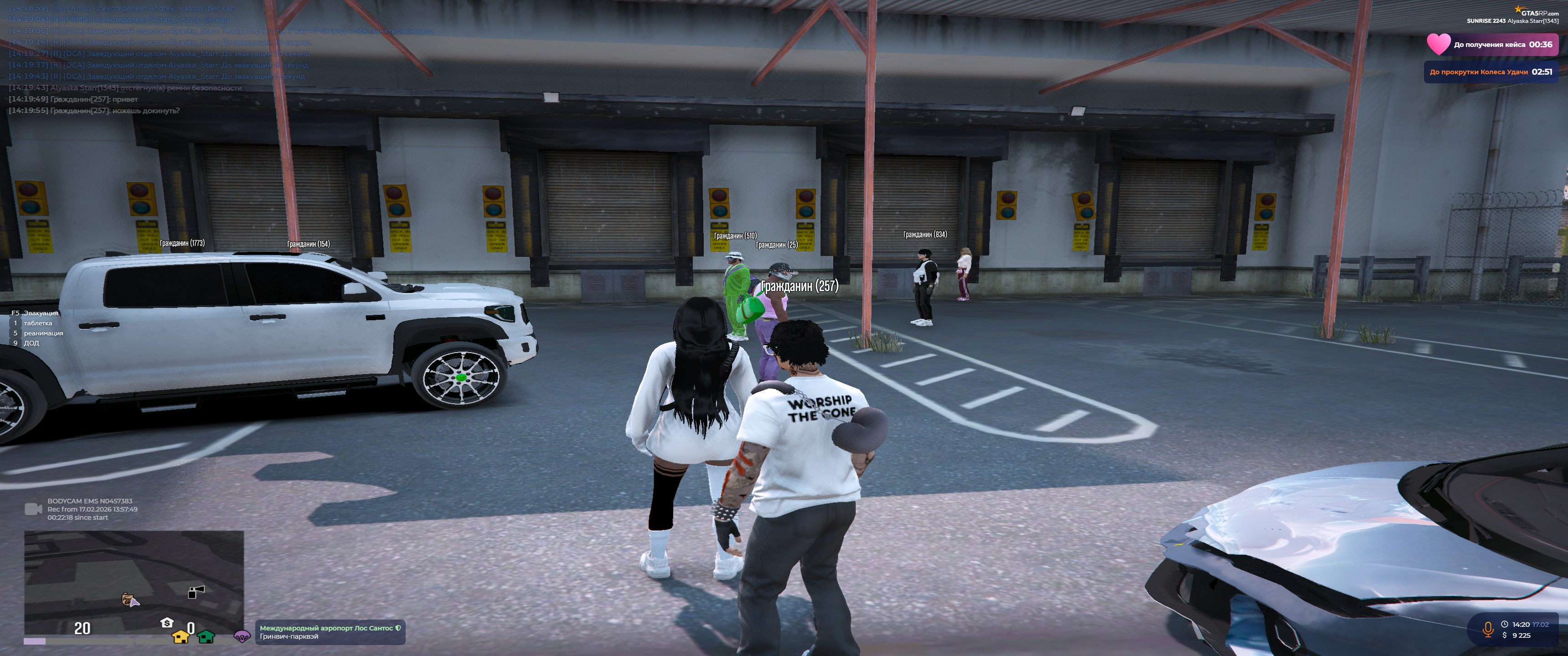Click the yellow house marker
The image size is (1568, 656).
point(181,636)
